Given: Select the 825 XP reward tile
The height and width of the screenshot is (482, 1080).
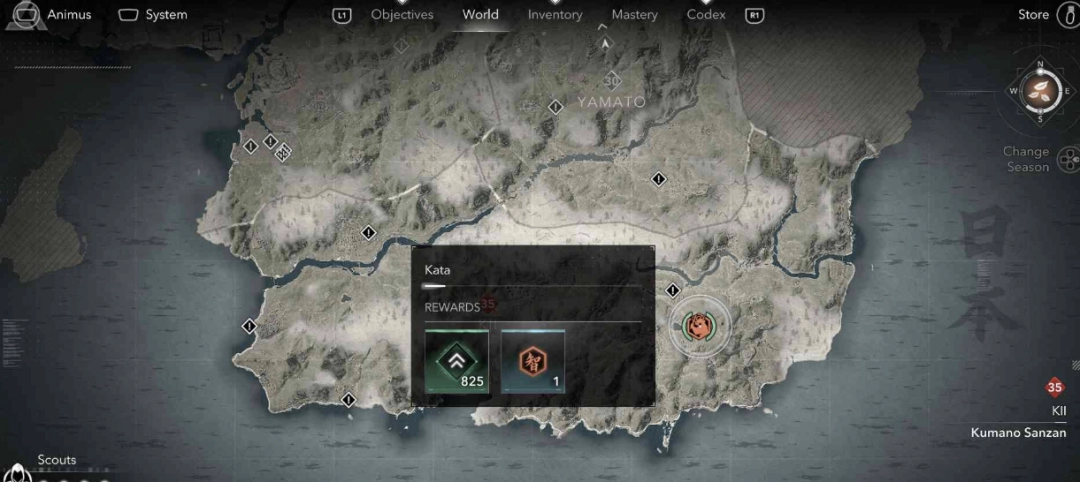Looking at the screenshot, I should (x=457, y=361).
